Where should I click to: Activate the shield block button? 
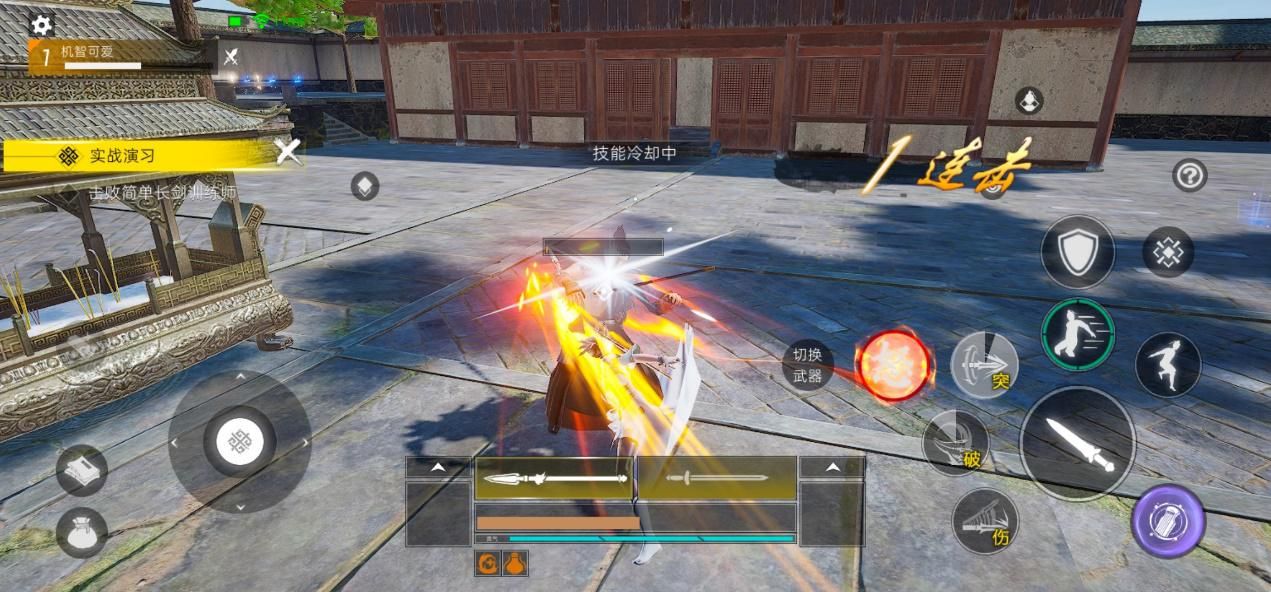[x=1077, y=252]
